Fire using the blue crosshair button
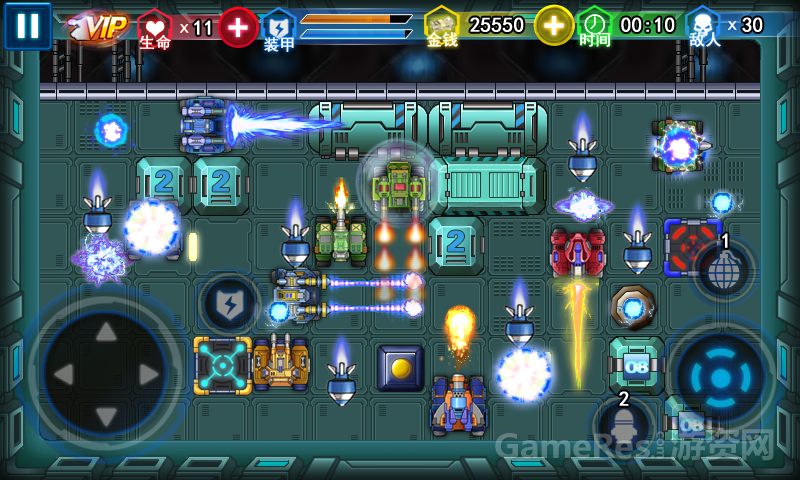This screenshot has width=800, height=480. 720,376
